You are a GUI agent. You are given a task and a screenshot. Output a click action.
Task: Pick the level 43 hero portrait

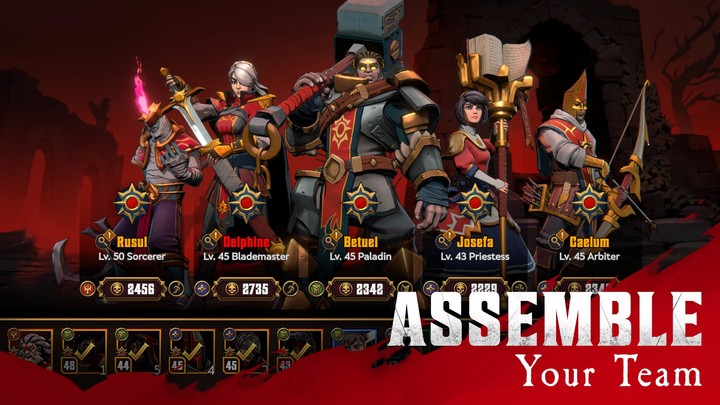click(x=300, y=351)
